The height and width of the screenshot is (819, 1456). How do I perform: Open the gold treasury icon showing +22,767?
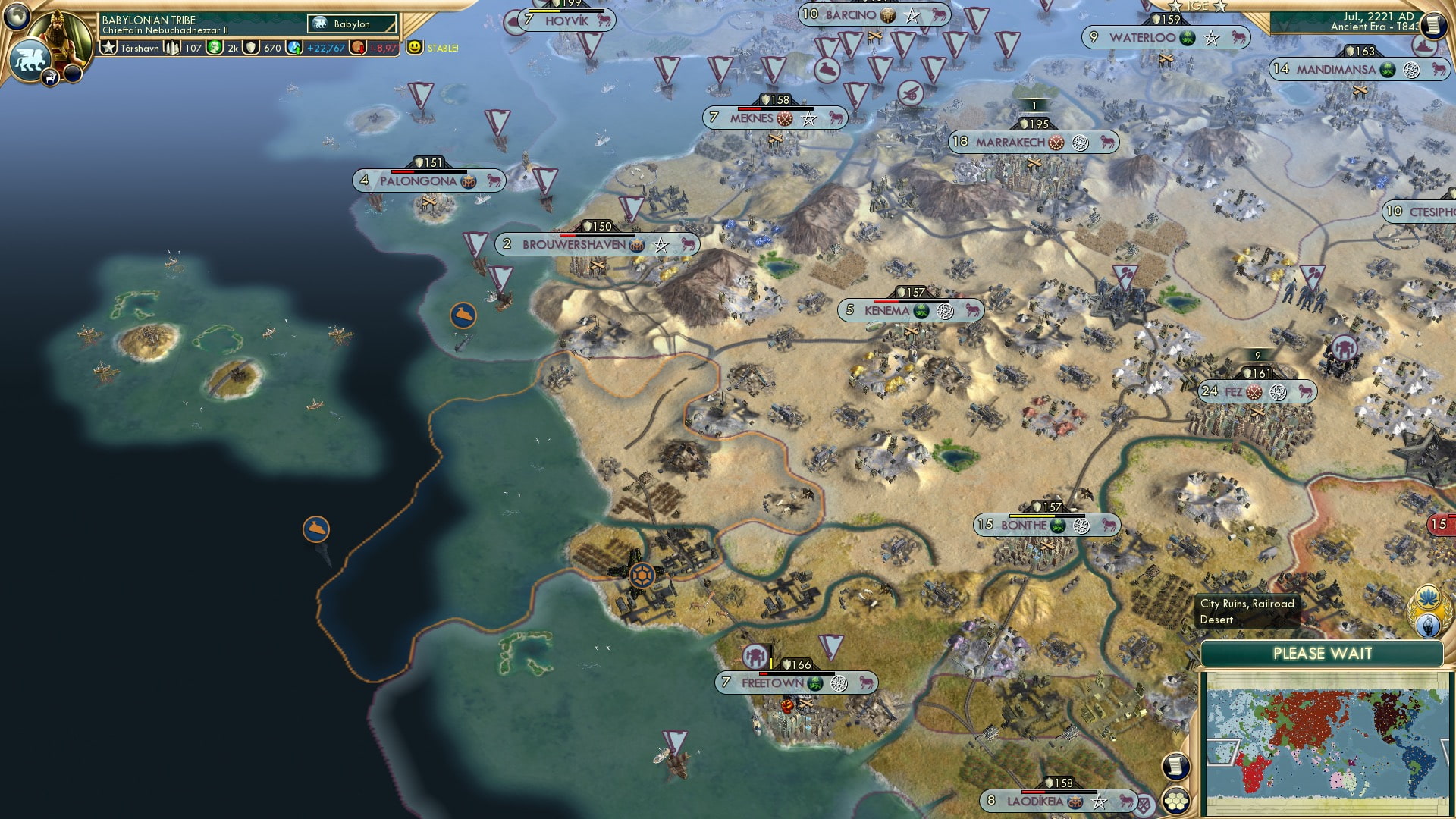tap(293, 49)
